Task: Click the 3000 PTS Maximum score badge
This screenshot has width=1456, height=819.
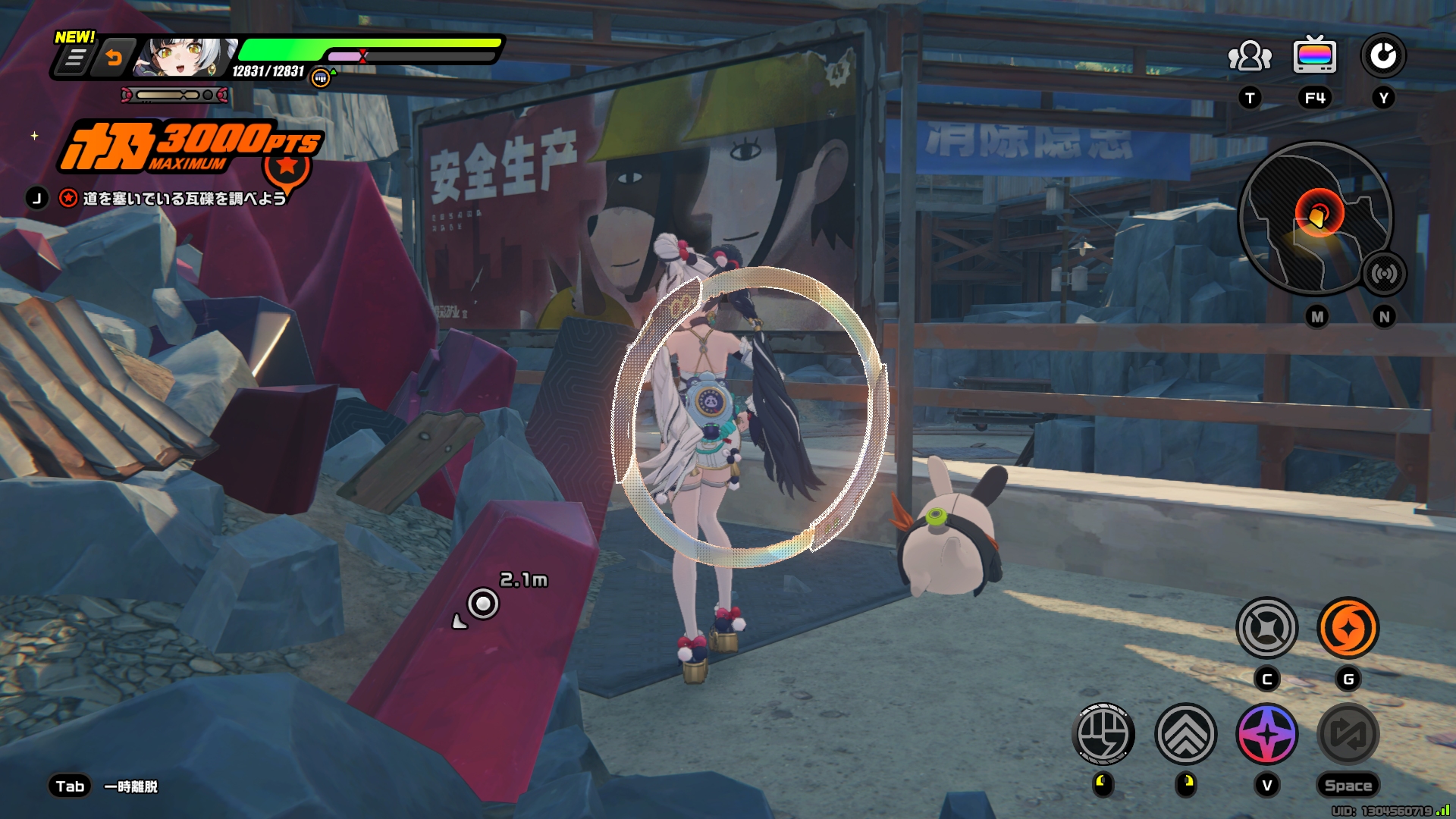Action: point(191,146)
